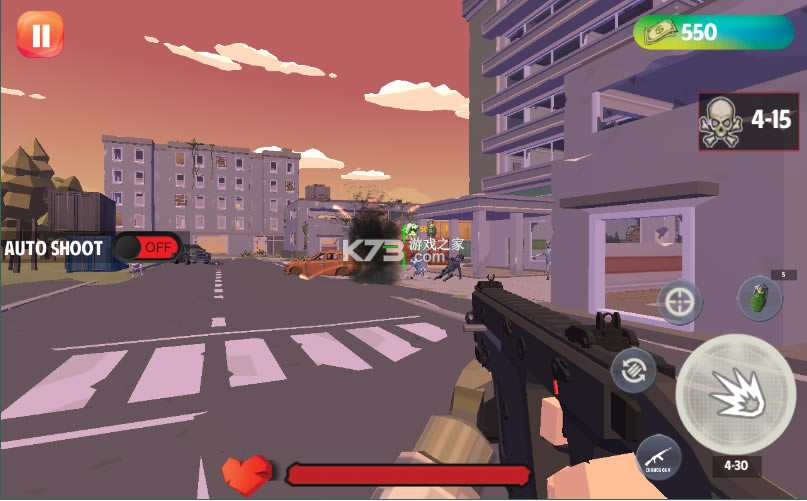Throw a grenade using the grenade icon

pyautogui.click(x=759, y=298)
